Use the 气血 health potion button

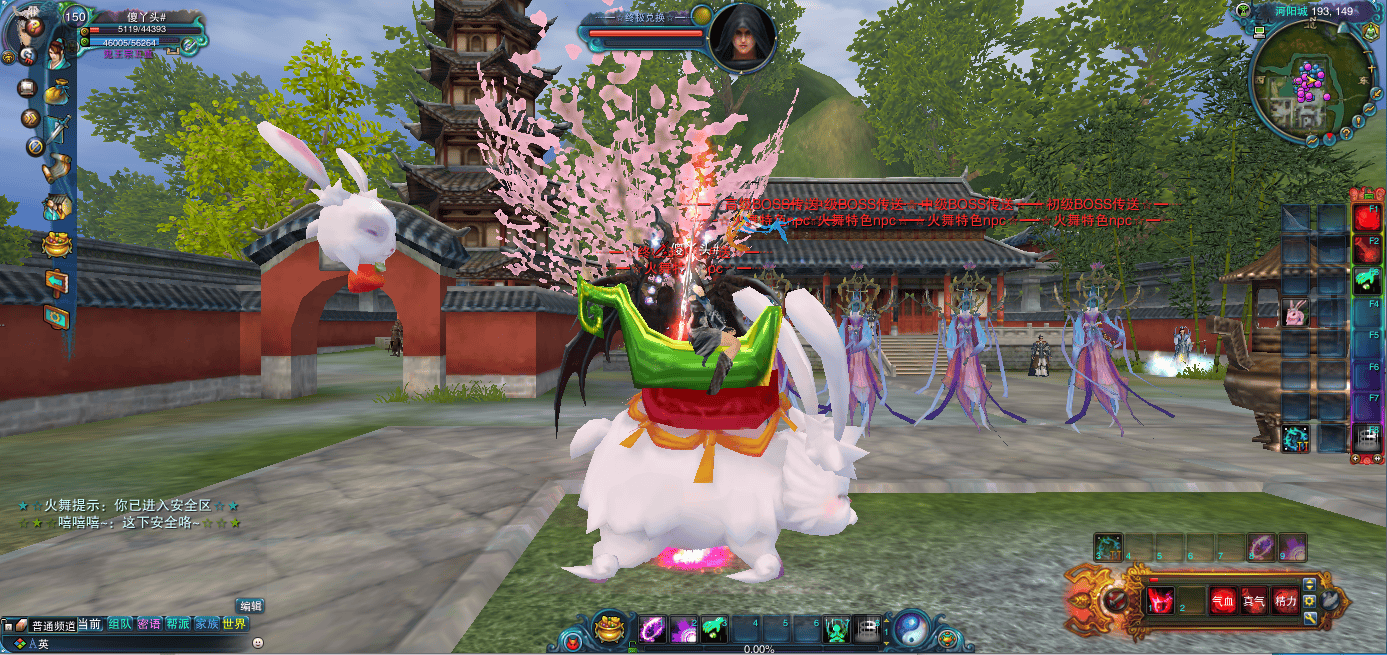(1223, 601)
